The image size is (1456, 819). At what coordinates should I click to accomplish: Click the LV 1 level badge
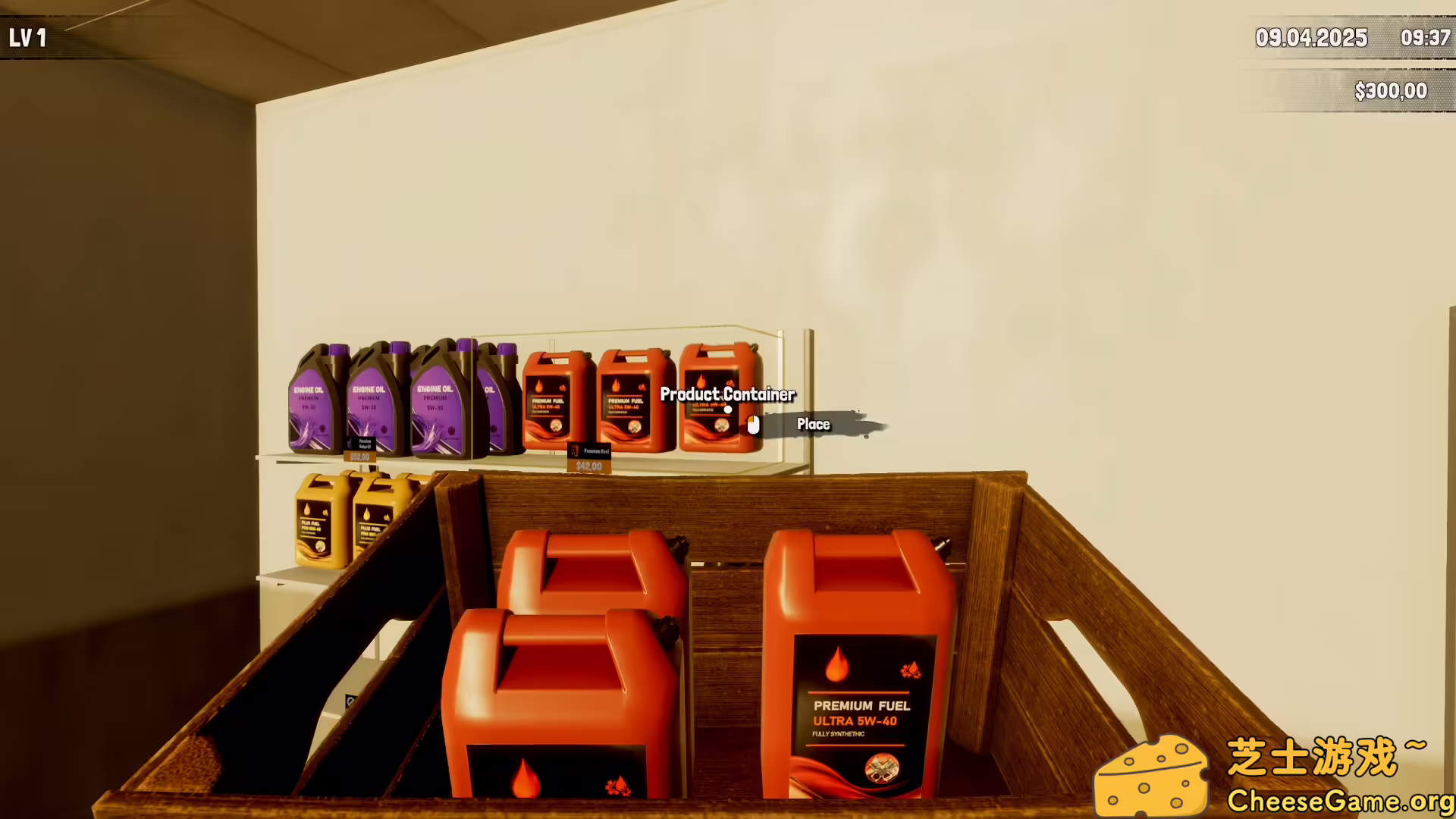28,36
